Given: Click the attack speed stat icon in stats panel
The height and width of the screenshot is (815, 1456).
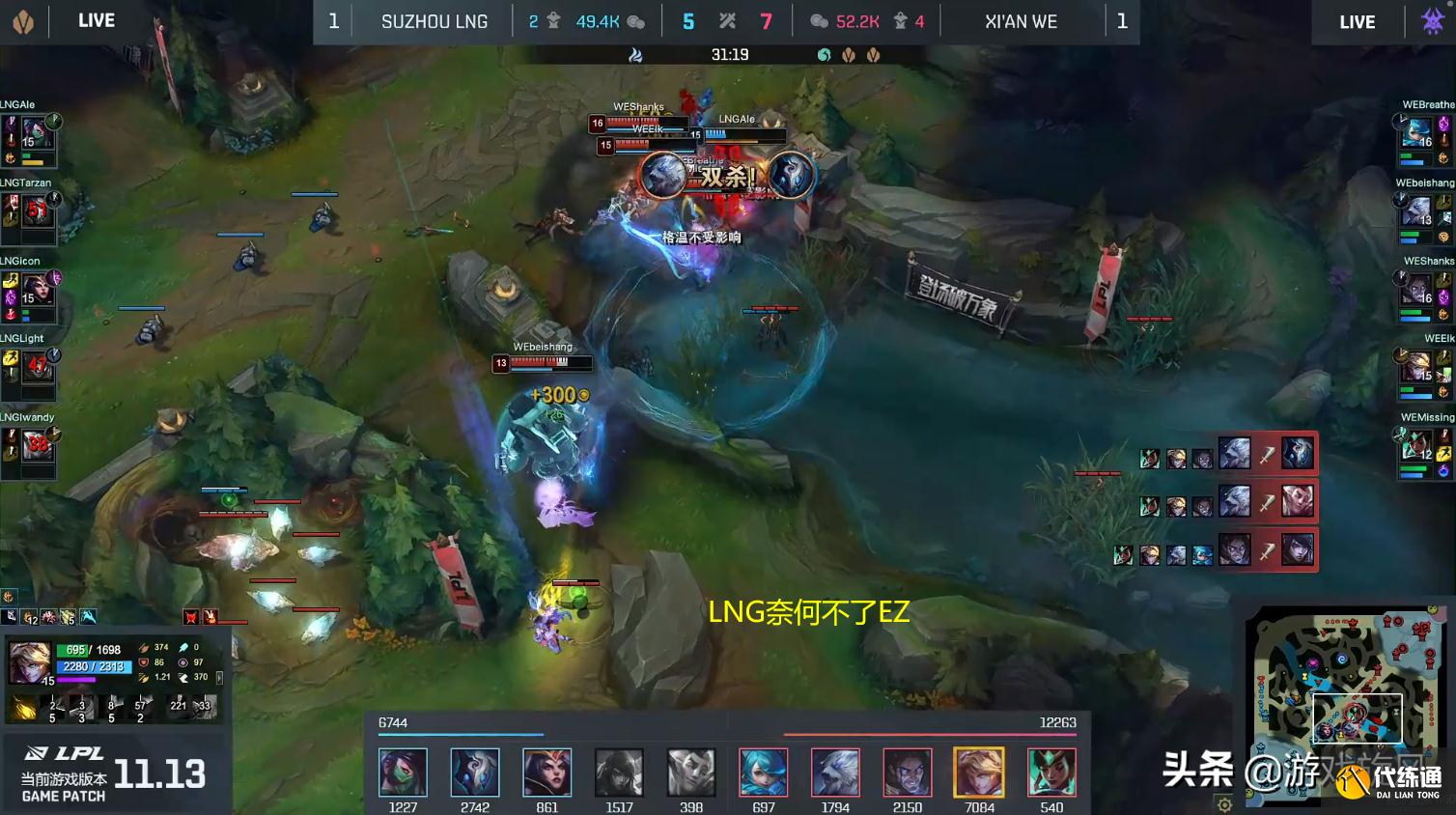Looking at the screenshot, I should 143,678.
